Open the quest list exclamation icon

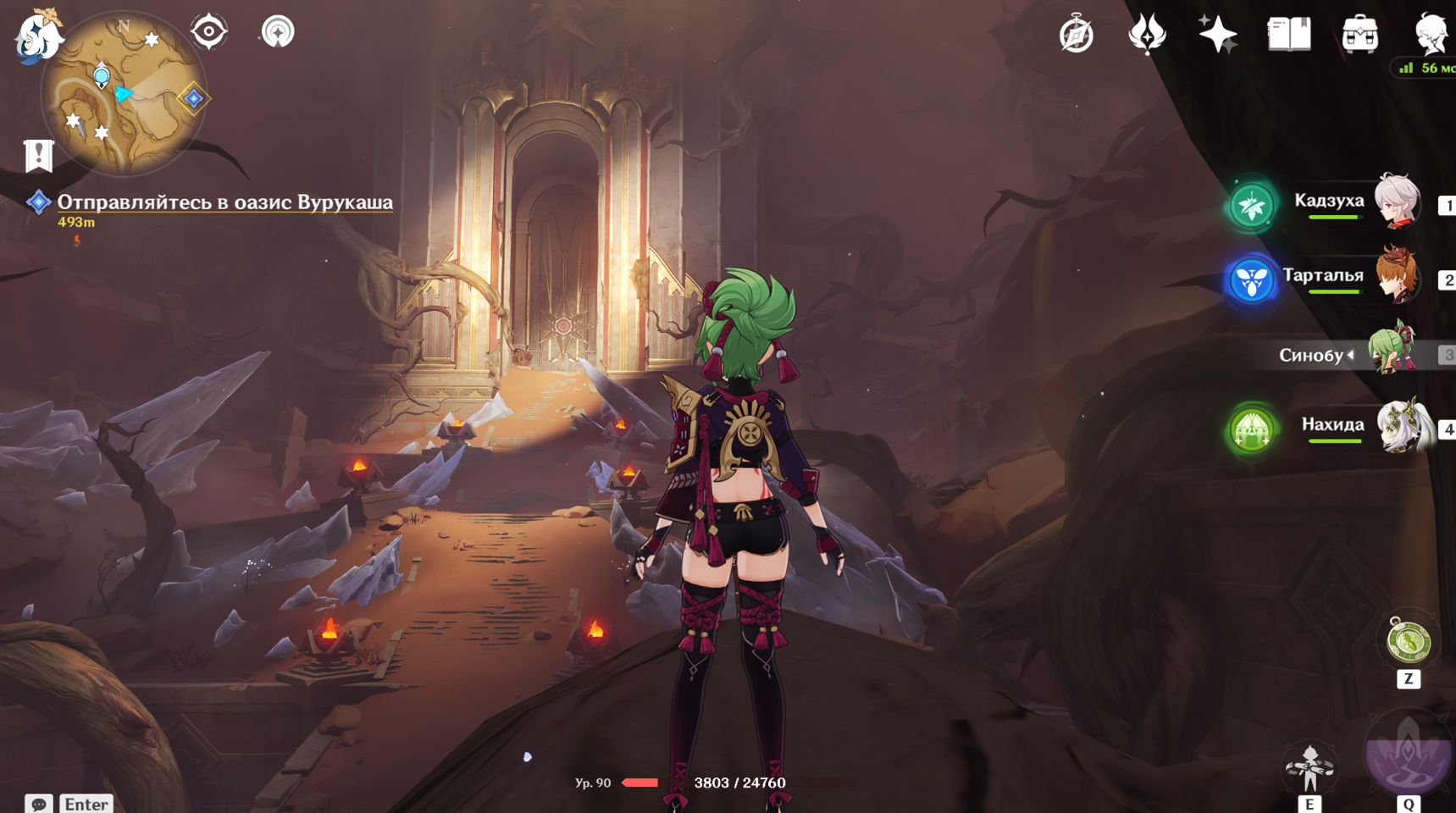(38, 156)
